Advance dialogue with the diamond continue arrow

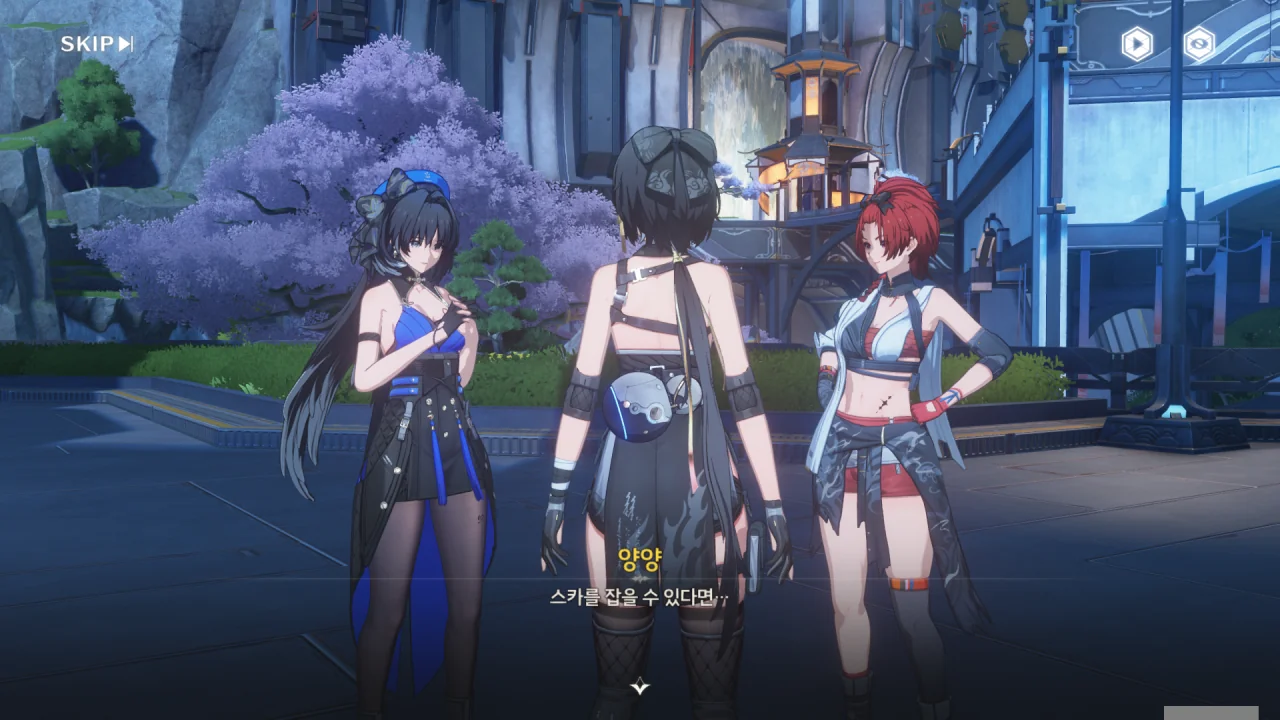click(640, 687)
